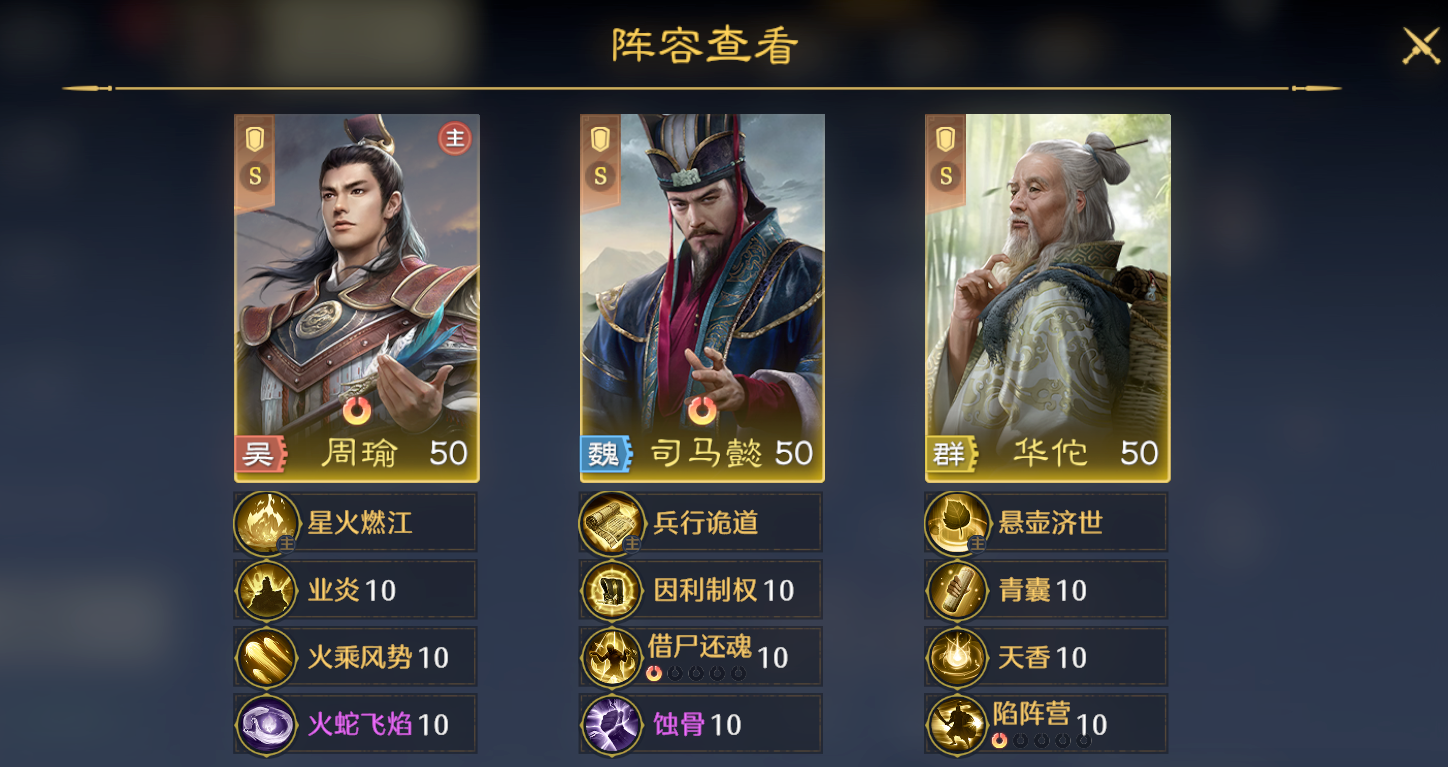Select the S rank badge on Sima Yi

coord(599,175)
